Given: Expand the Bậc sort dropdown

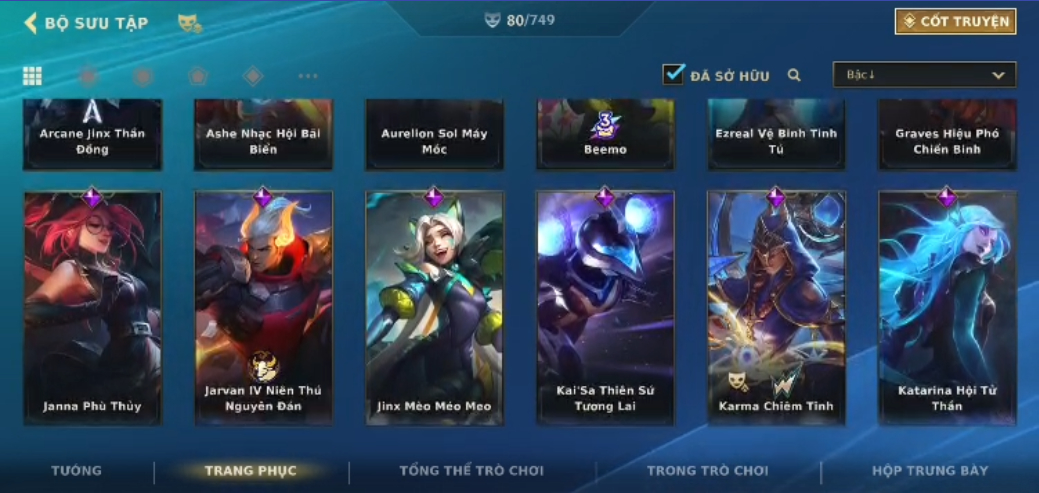Looking at the screenshot, I should (x=924, y=75).
